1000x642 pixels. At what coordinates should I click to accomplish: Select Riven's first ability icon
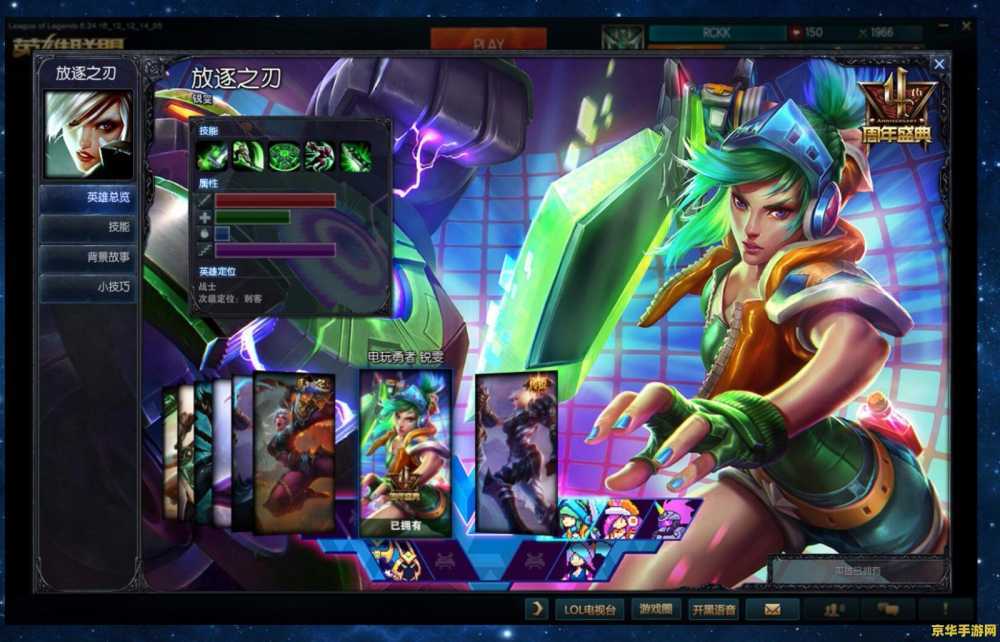click(211, 156)
